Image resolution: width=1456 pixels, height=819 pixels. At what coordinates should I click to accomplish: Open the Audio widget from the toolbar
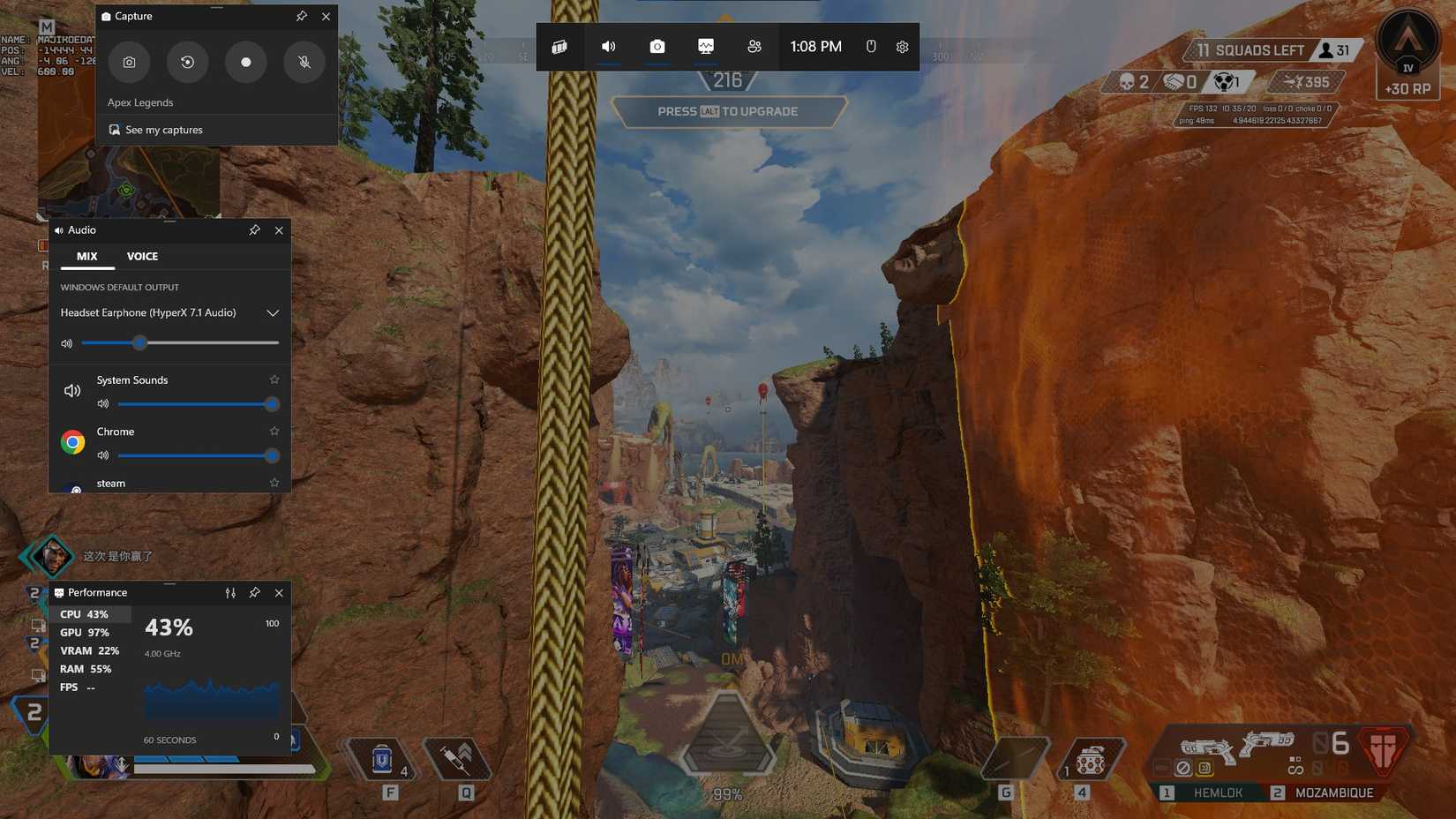[608, 46]
